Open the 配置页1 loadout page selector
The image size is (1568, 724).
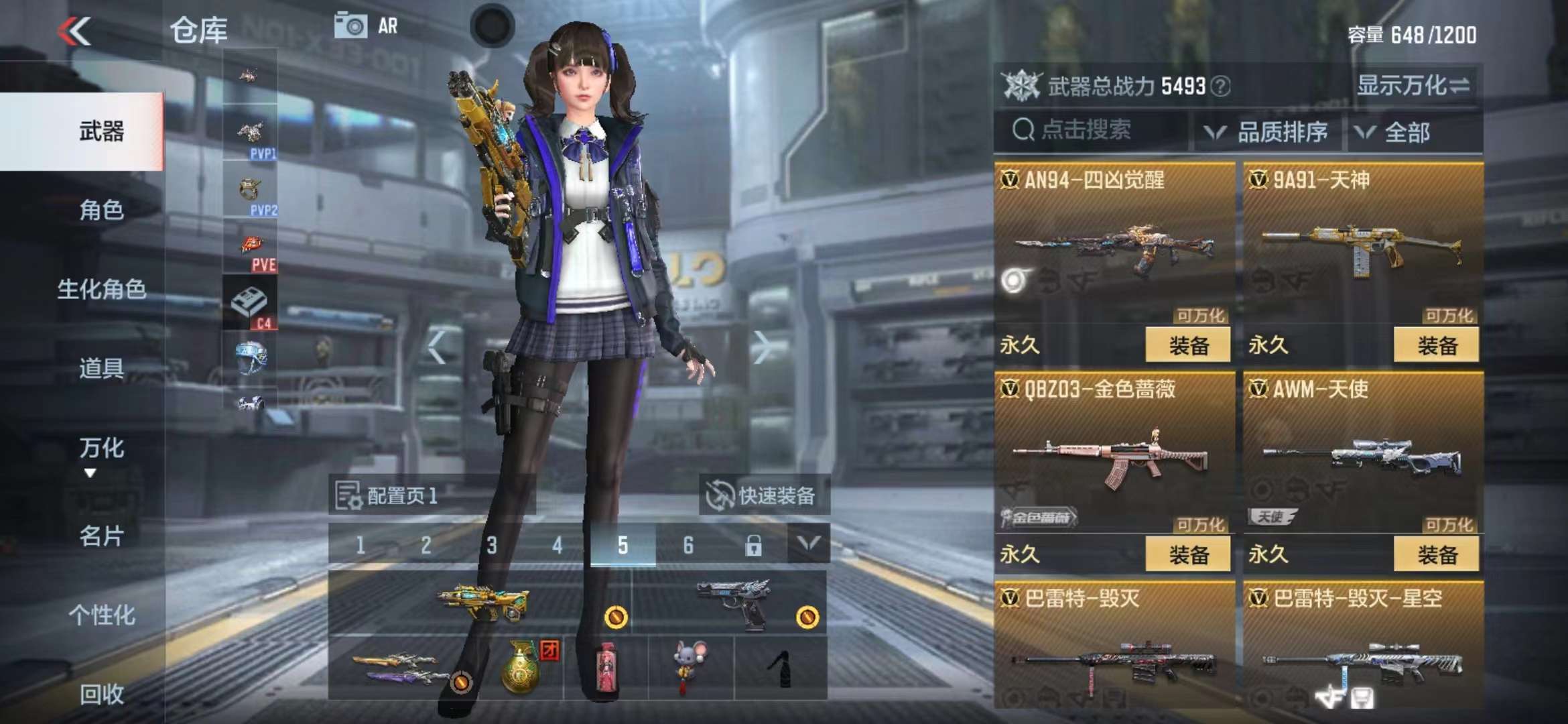pyautogui.click(x=389, y=496)
